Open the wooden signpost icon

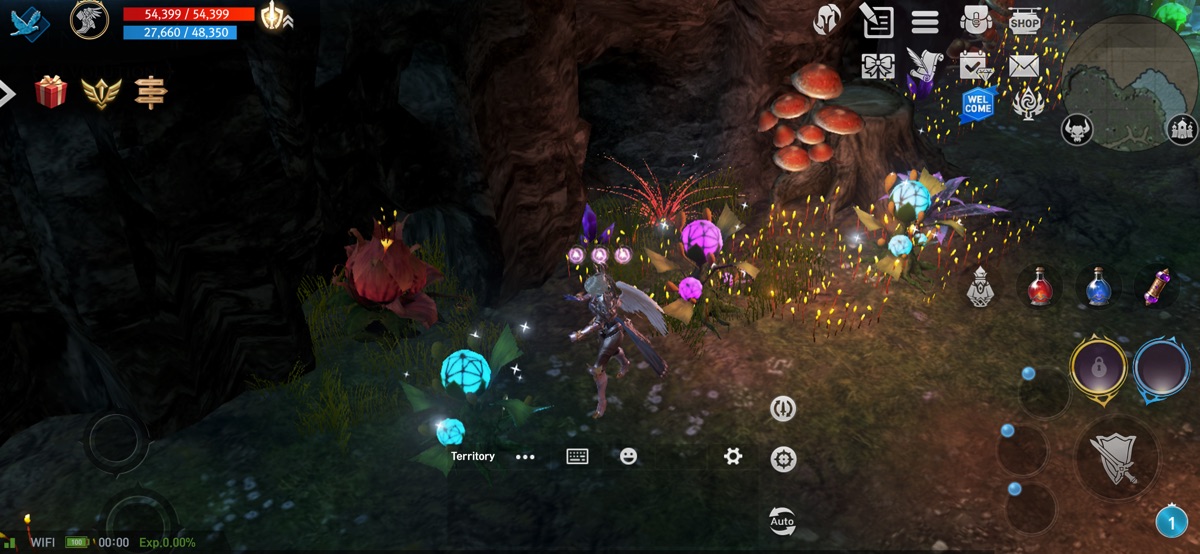tap(151, 92)
